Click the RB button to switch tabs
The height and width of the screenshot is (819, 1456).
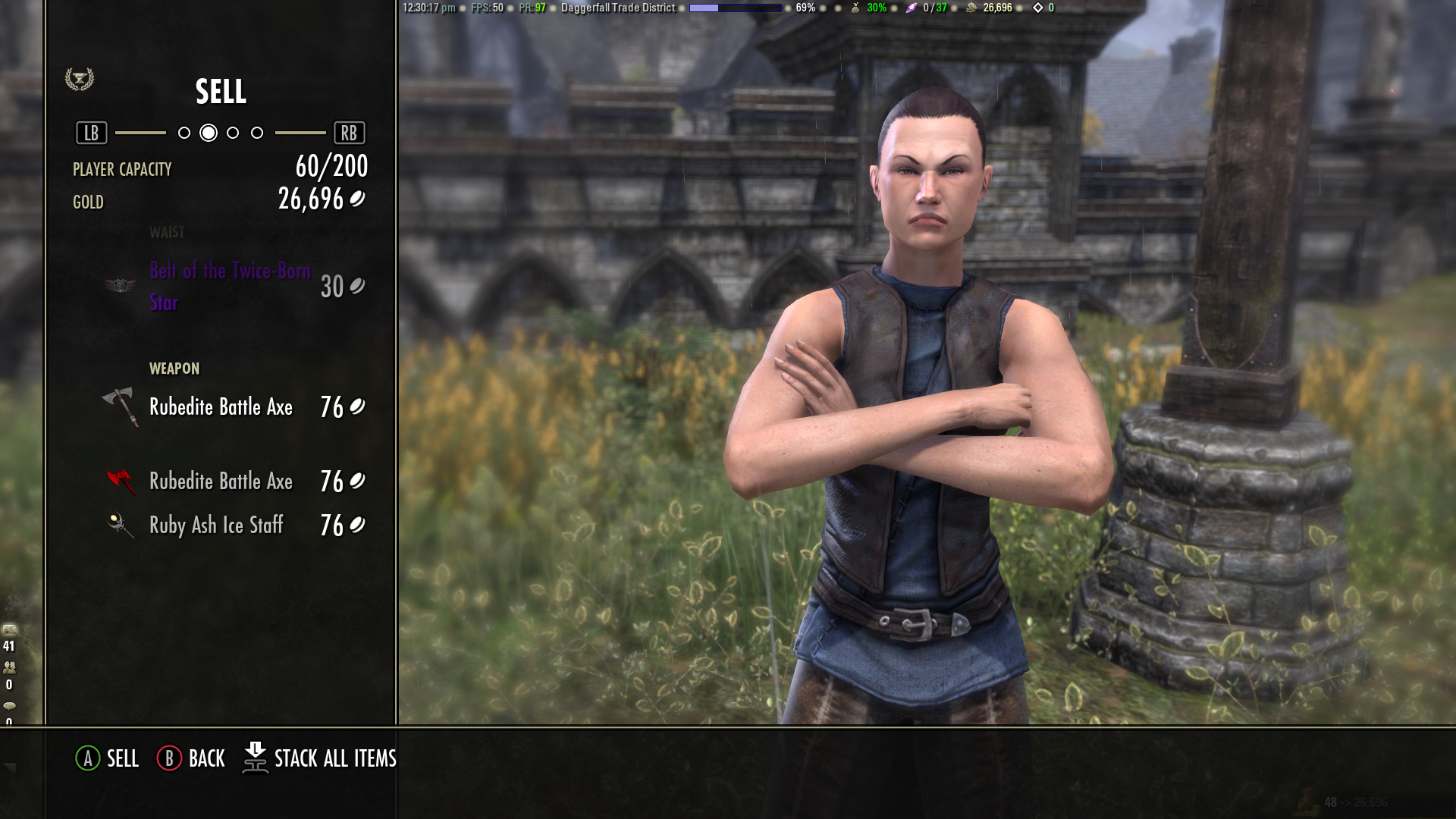(x=350, y=132)
